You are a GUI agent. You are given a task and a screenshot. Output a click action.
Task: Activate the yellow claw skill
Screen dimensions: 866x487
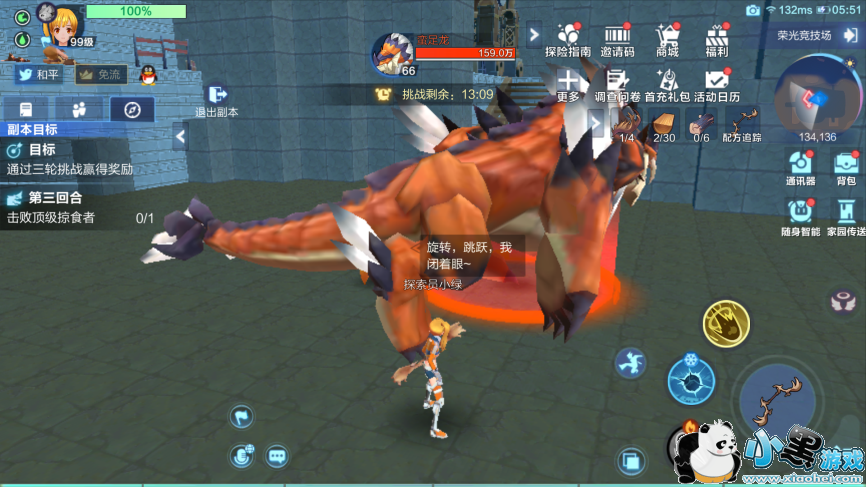pyautogui.click(x=726, y=324)
